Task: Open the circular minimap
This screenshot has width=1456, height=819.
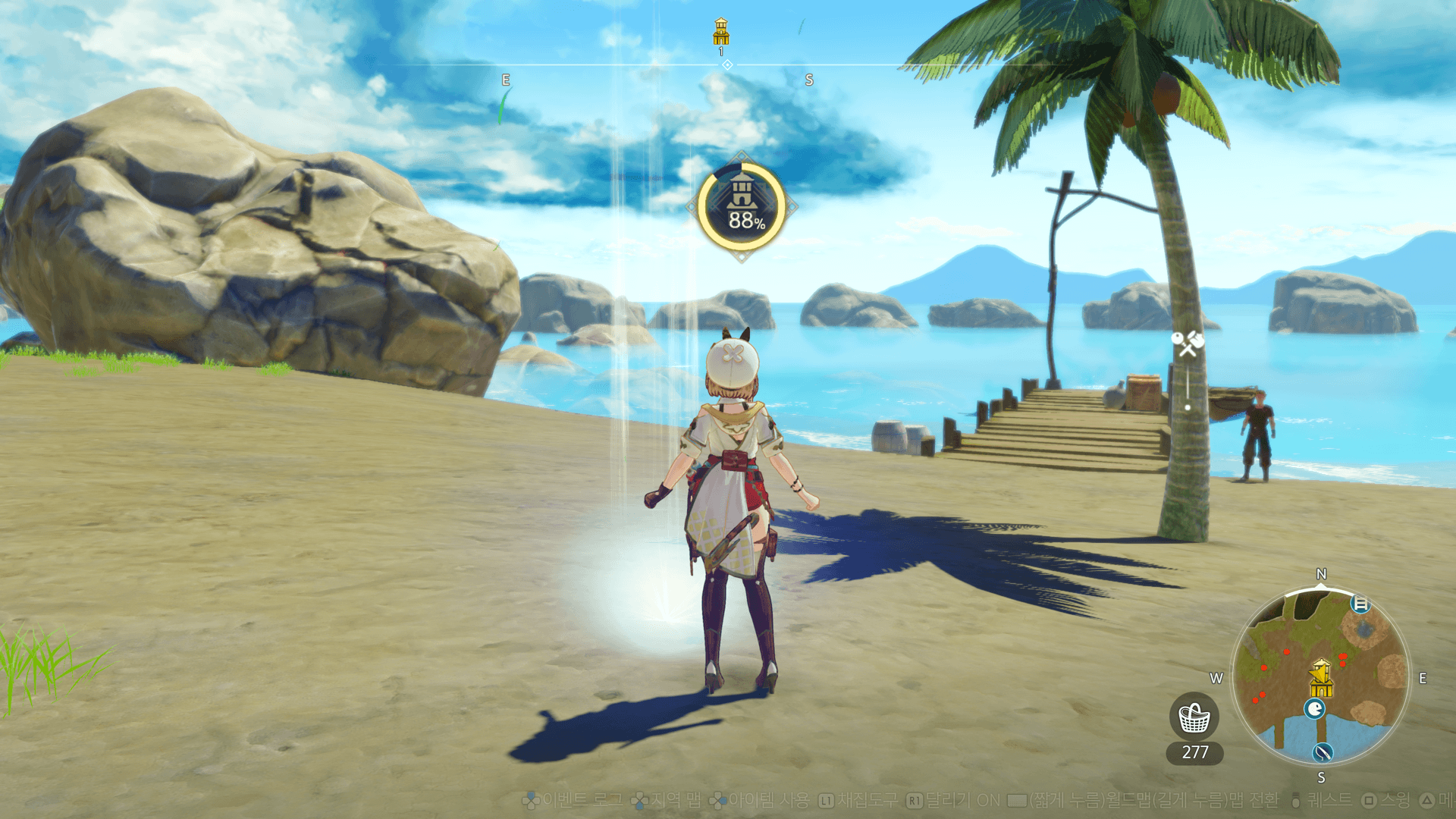Action: 1320,676
